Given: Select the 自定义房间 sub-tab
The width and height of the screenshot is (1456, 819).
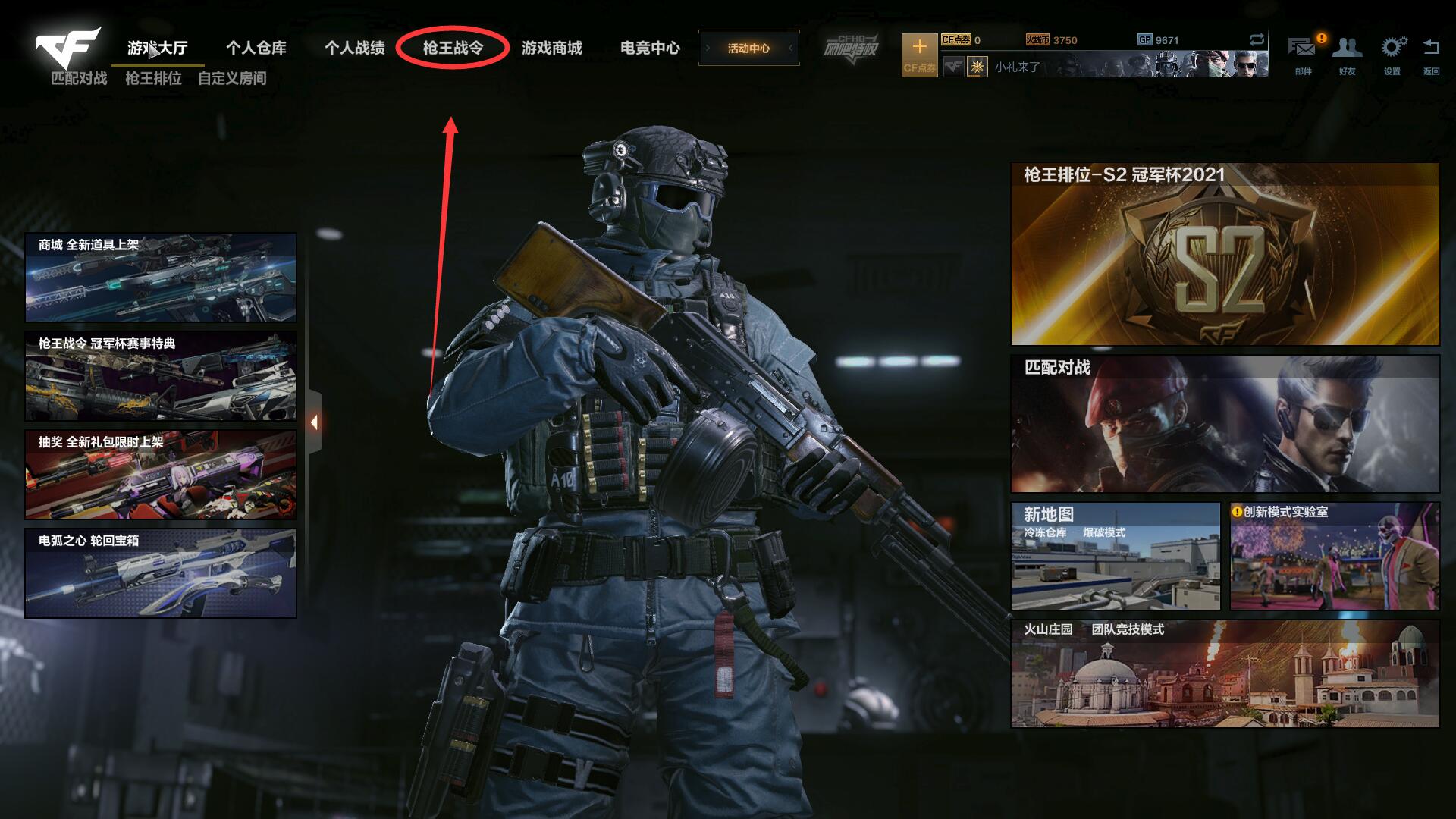Looking at the screenshot, I should (x=232, y=78).
